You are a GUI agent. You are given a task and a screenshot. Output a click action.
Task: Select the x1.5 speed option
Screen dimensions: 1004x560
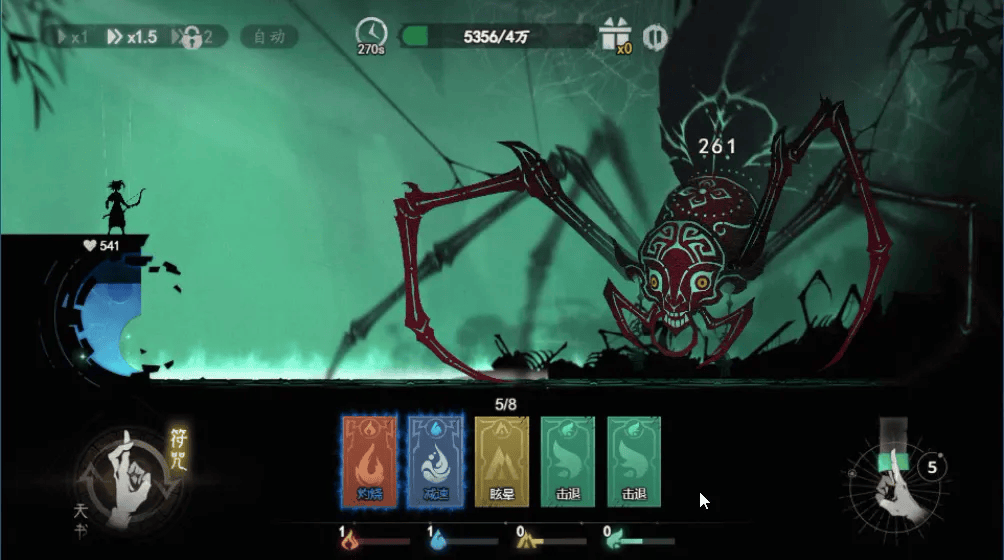[132, 37]
